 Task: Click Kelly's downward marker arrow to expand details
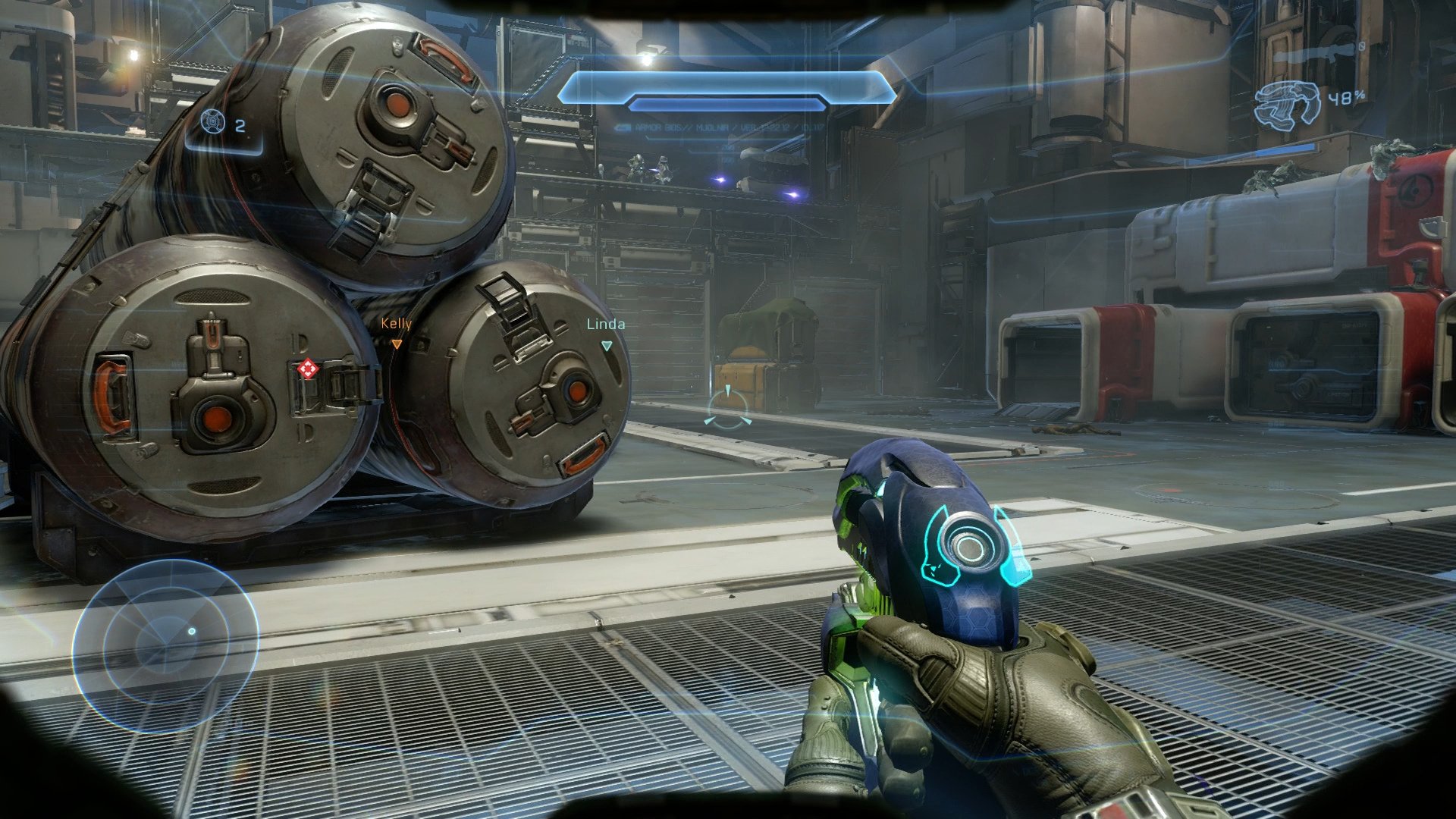coord(397,343)
